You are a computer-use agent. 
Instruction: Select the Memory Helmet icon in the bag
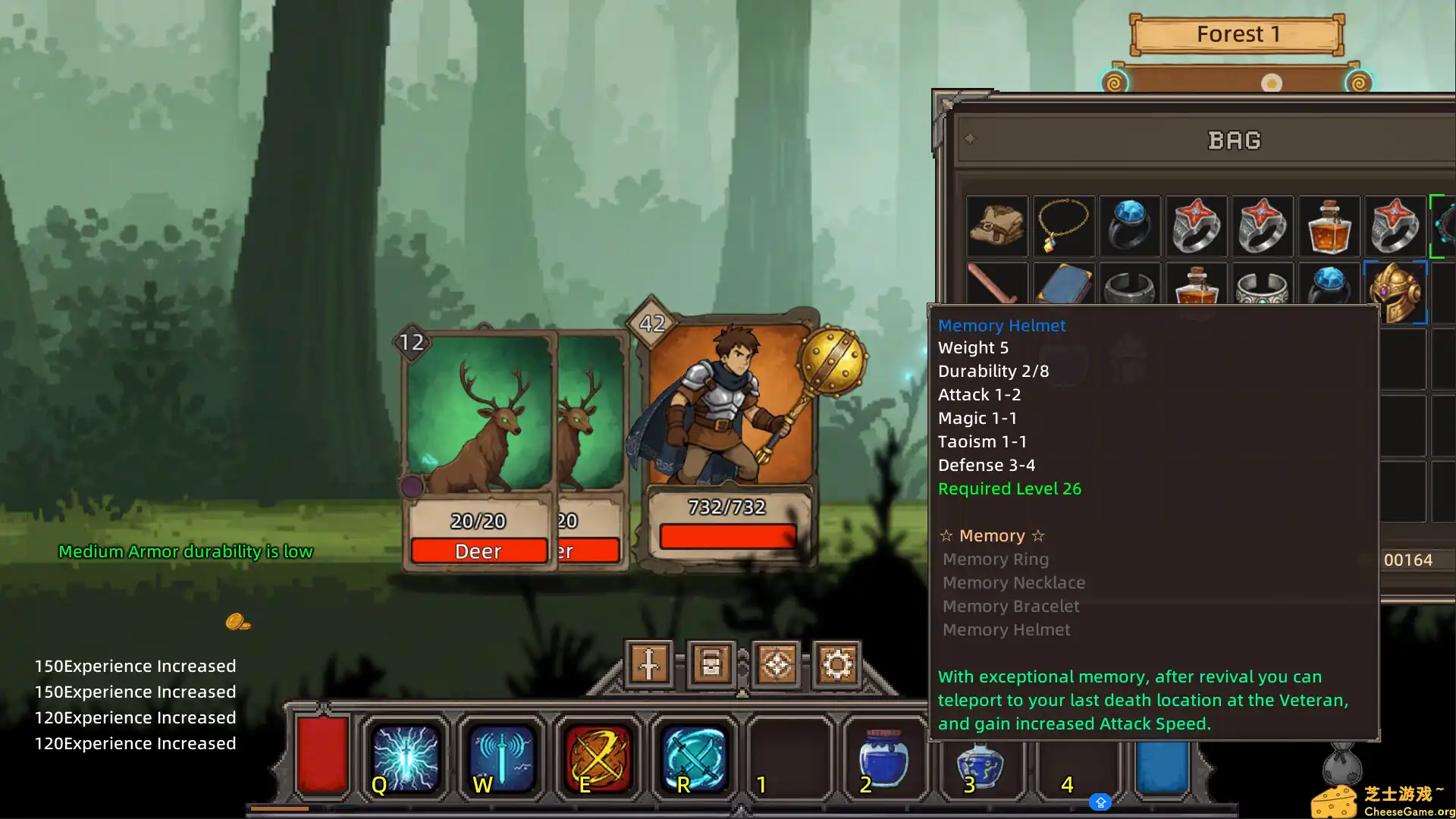coord(1396,292)
